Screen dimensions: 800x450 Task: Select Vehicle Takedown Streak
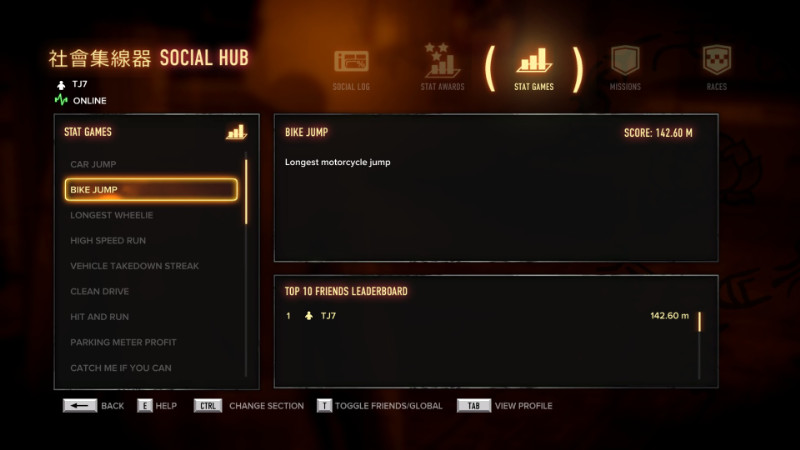[x=150, y=266]
